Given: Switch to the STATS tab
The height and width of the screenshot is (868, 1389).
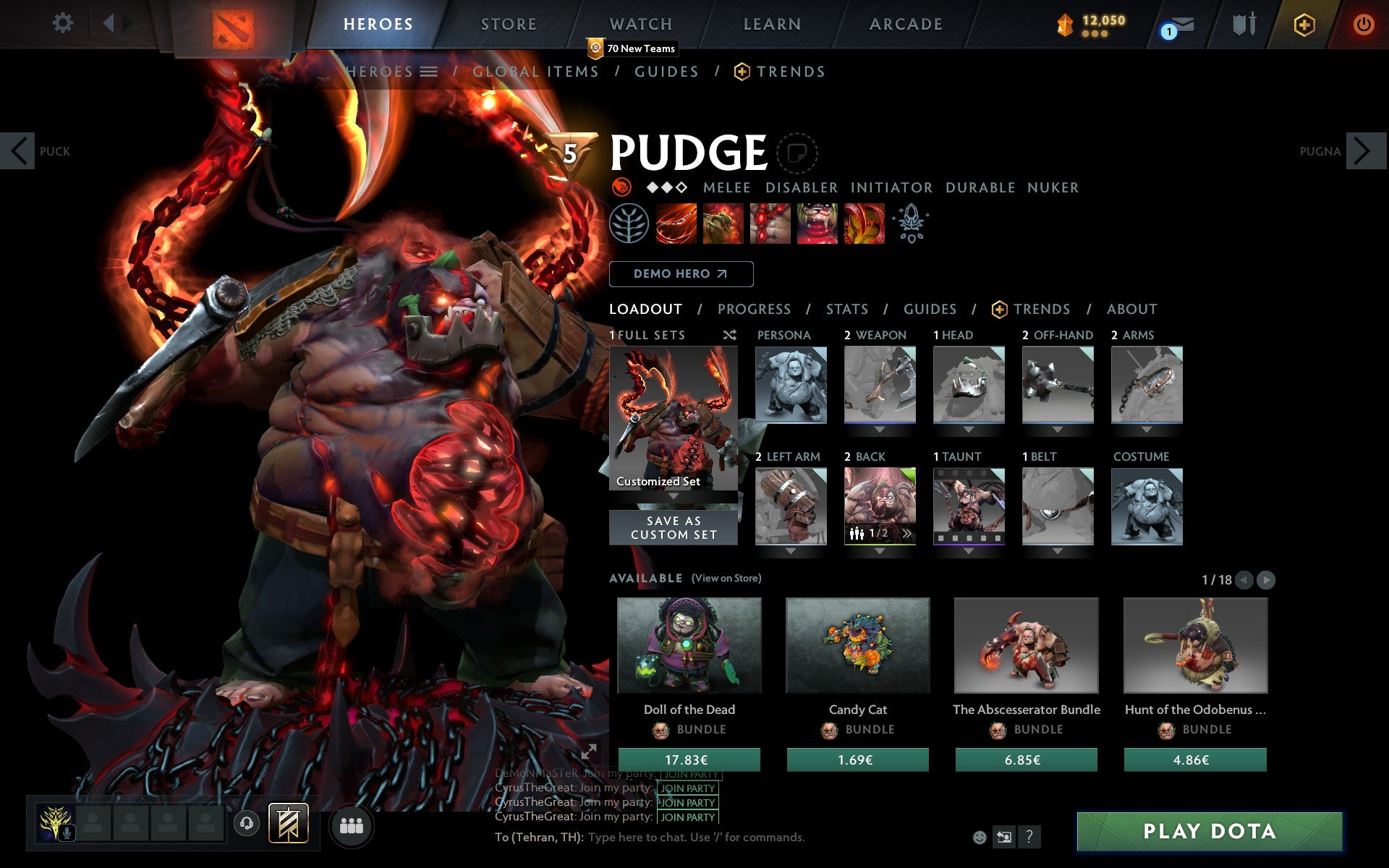Looking at the screenshot, I should (846, 309).
